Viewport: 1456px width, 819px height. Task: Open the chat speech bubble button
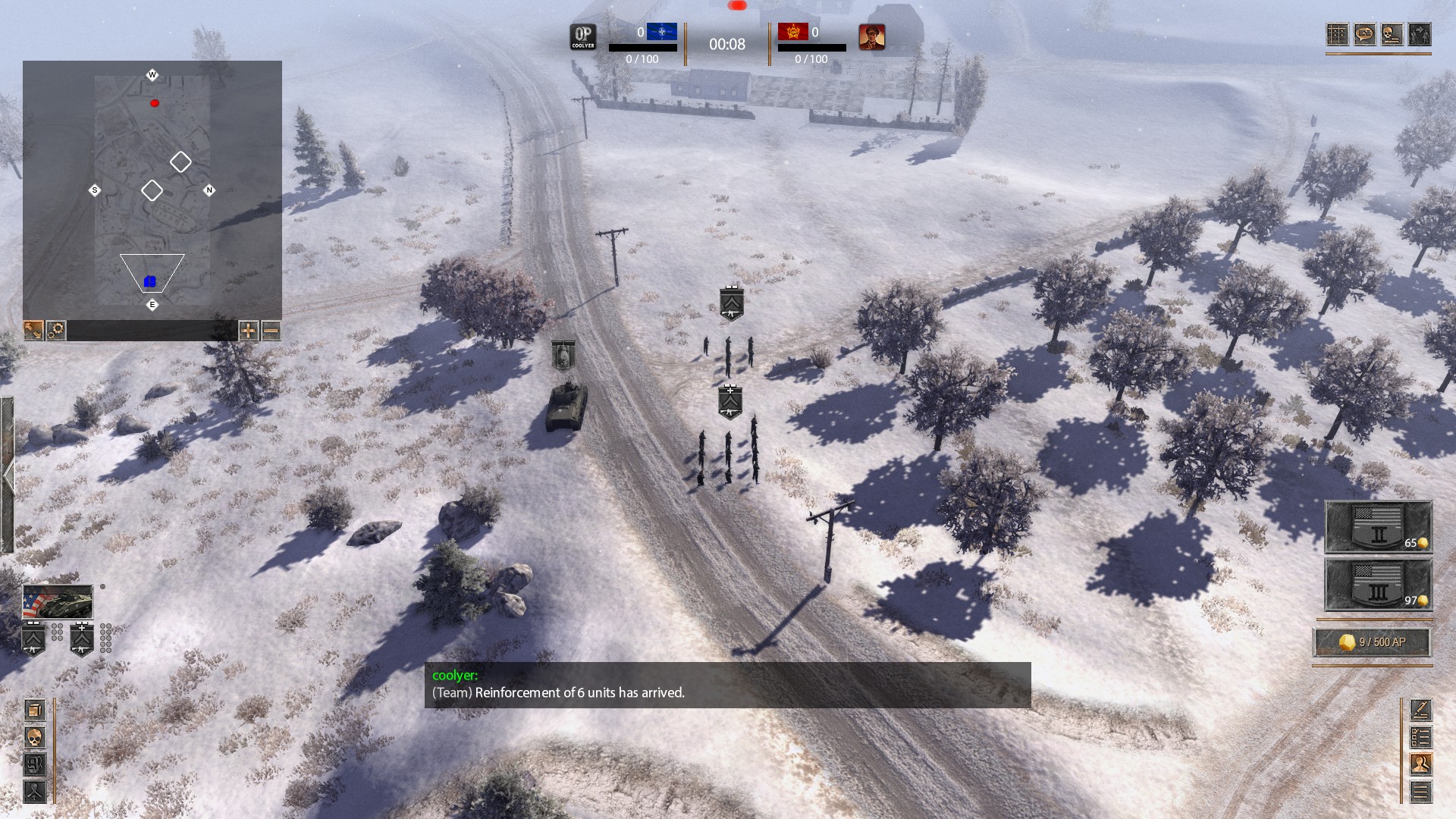[x=1365, y=34]
